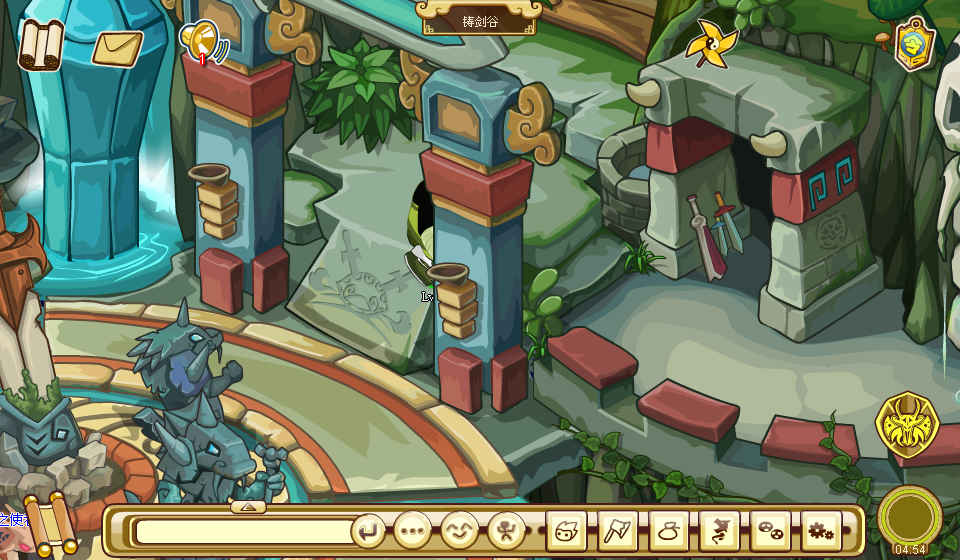Click the round gold timer button
The height and width of the screenshot is (560, 960).
pyautogui.click(x=909, y=515)
